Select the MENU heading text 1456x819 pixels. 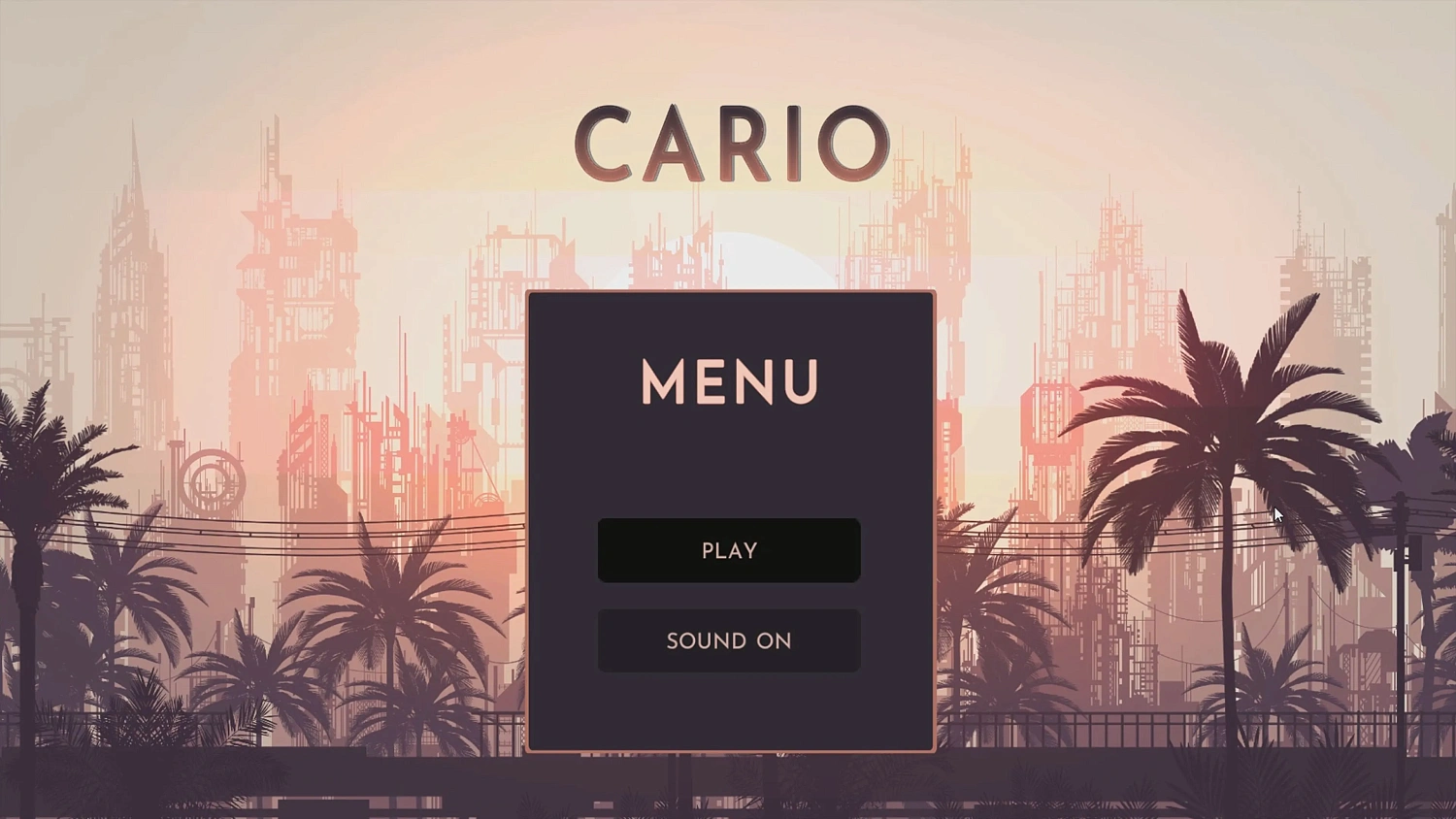[728, 382]
